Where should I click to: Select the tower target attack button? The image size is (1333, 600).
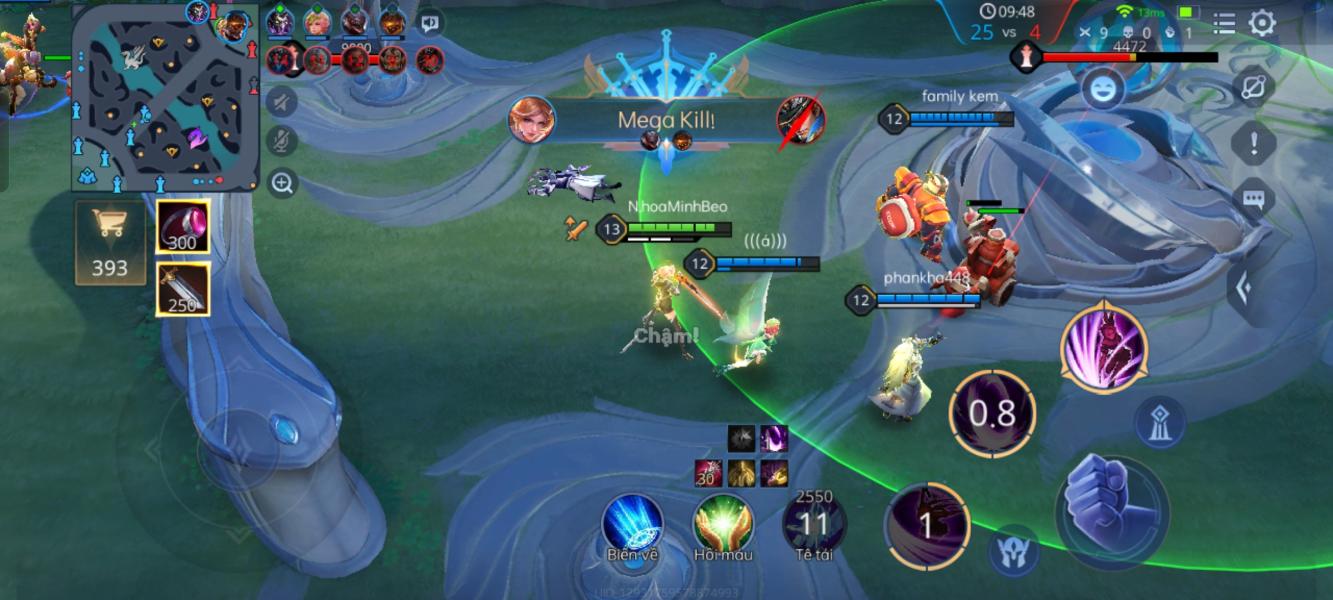[1160, 421]
